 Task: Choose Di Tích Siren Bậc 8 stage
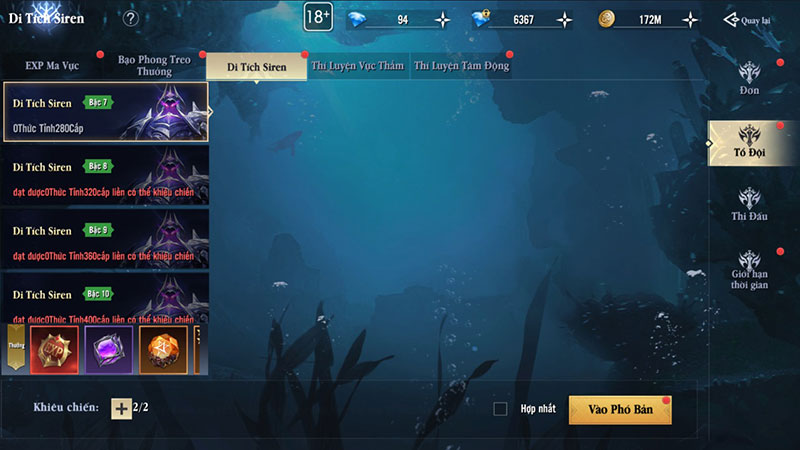click(x=108, y=175)
